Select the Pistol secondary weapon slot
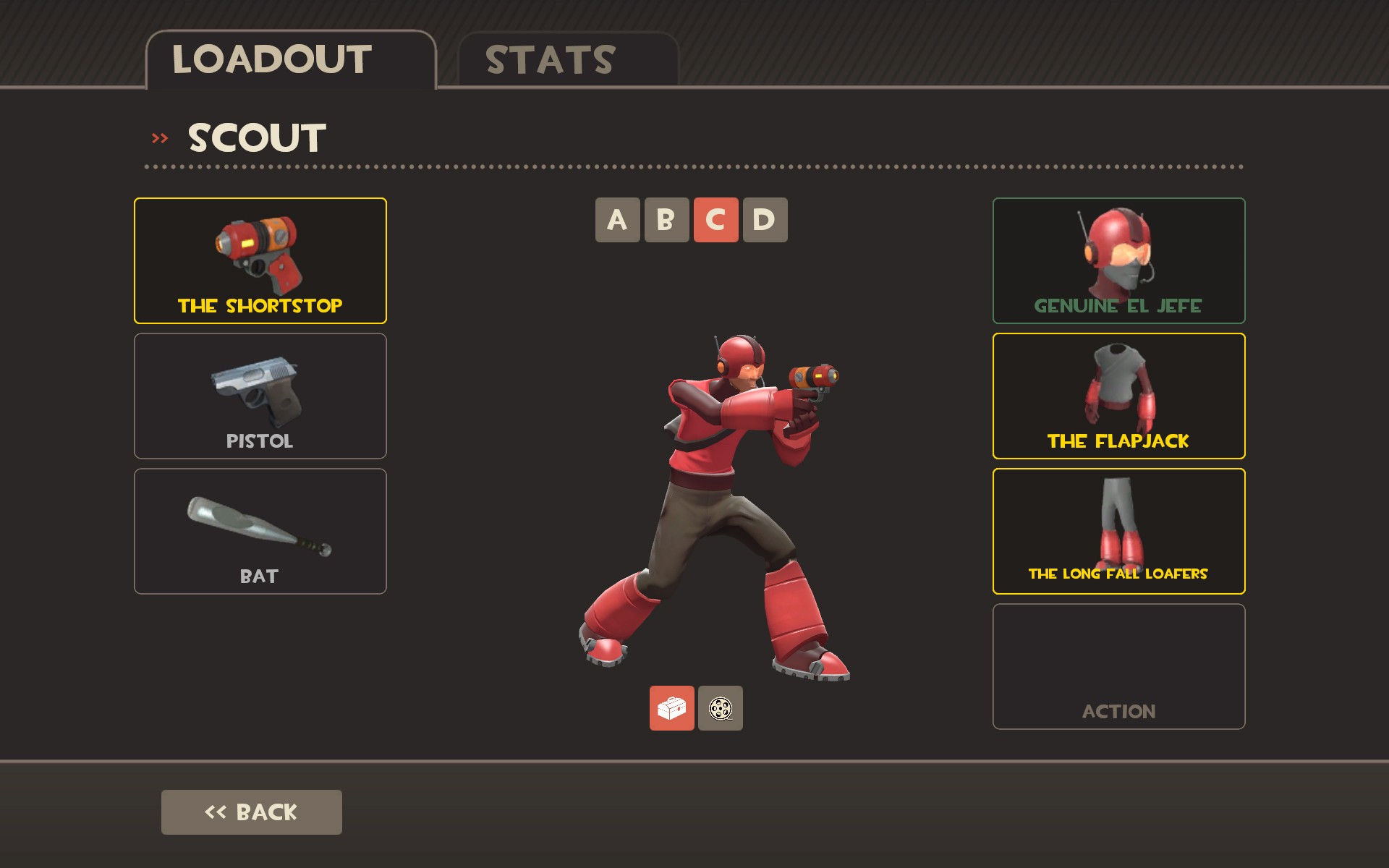 (x=260, y=395)
